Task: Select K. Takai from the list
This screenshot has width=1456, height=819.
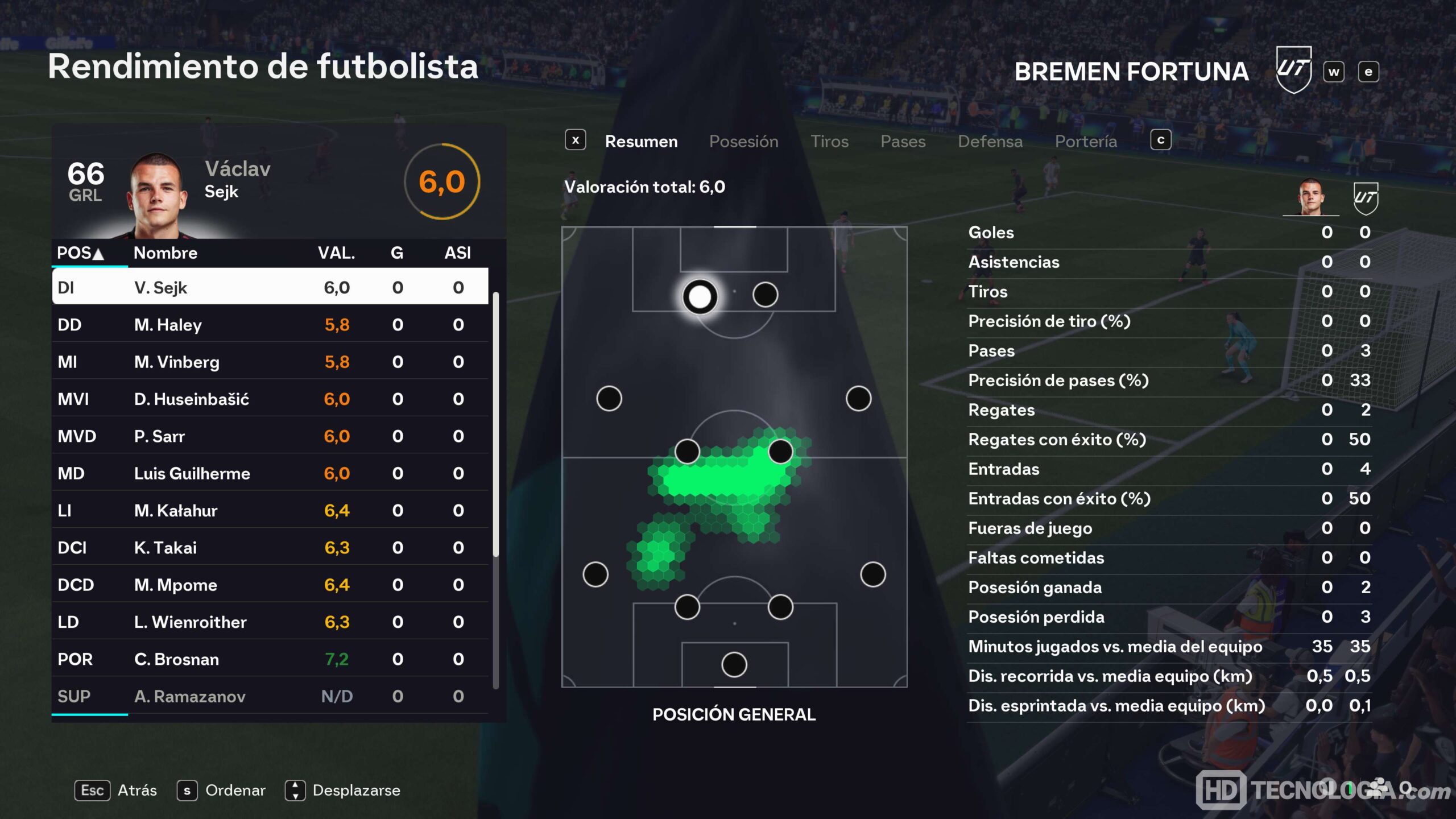Action: (270, 548)
